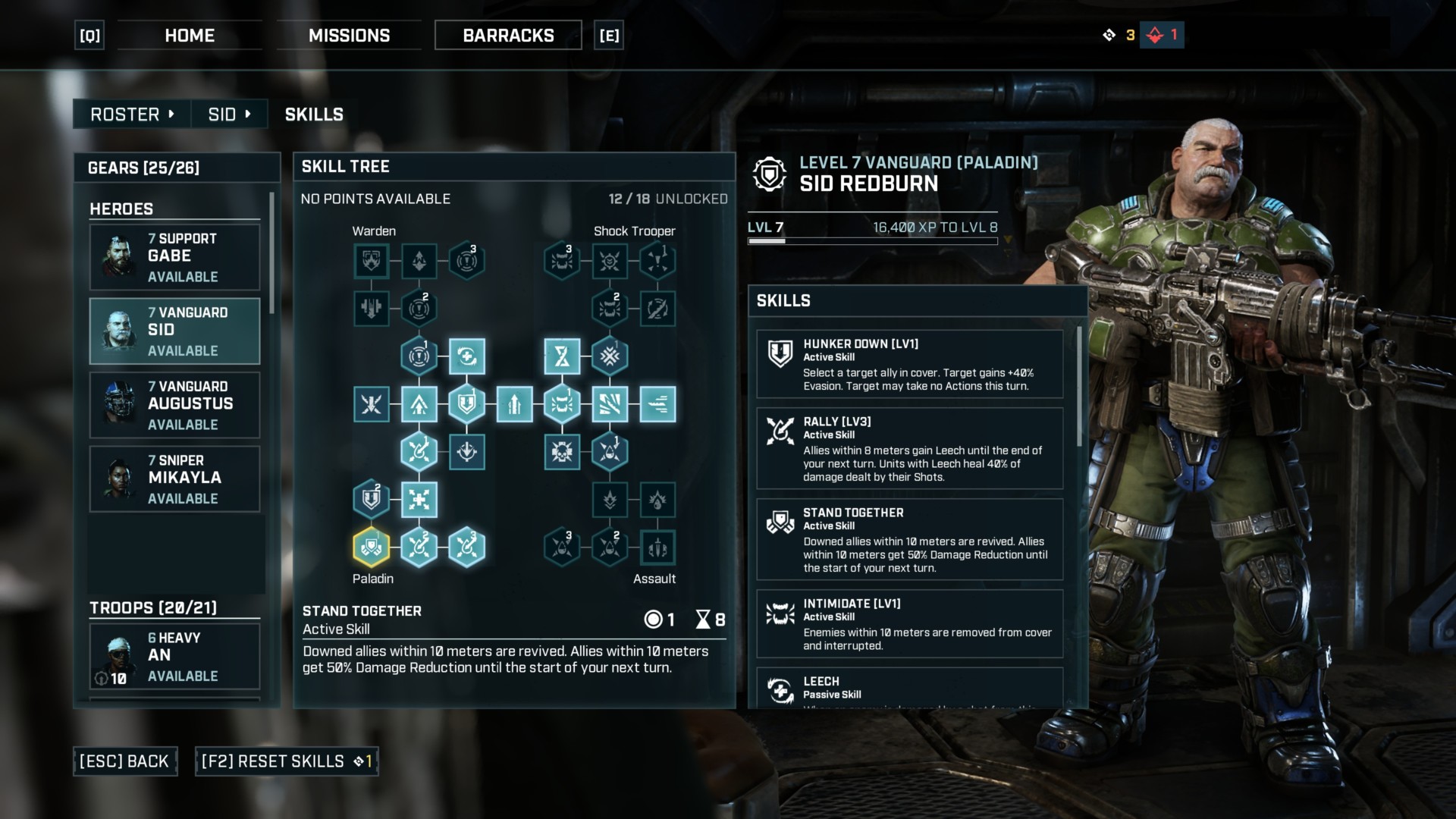
Task: Click the Back button
Action: point(125,761)
